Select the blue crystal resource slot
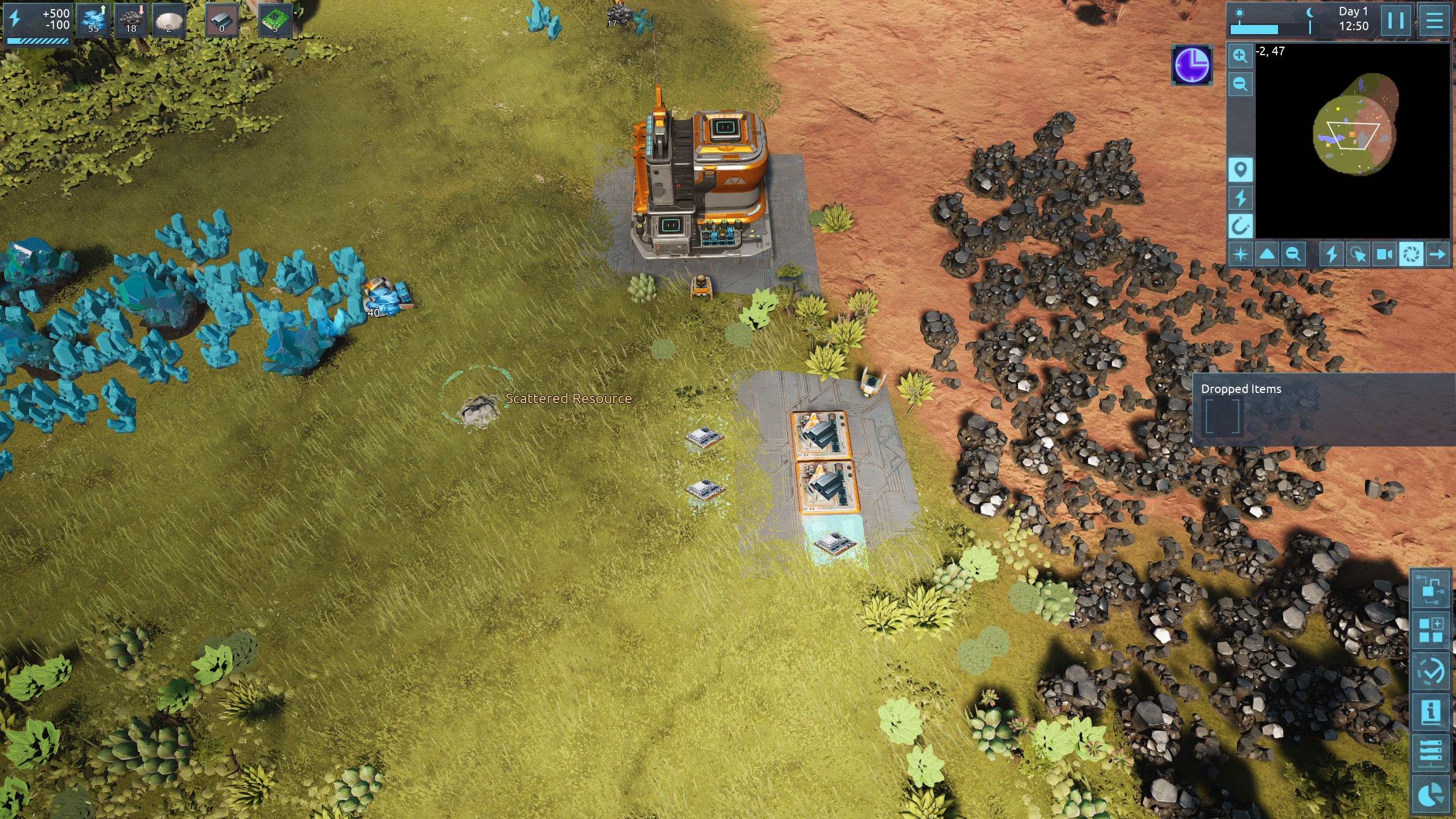Viewport: 1456px width, 819px height. 93,21
